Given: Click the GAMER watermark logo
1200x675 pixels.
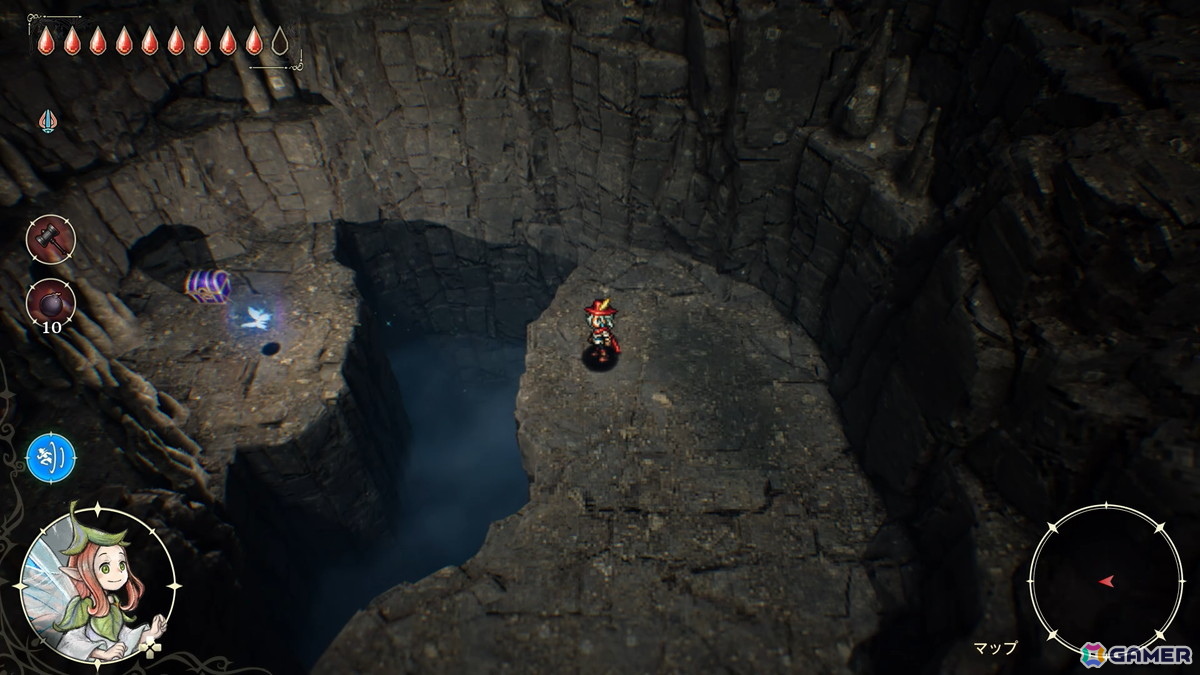Looking at the screenshot, I should tap(1136, 654).
